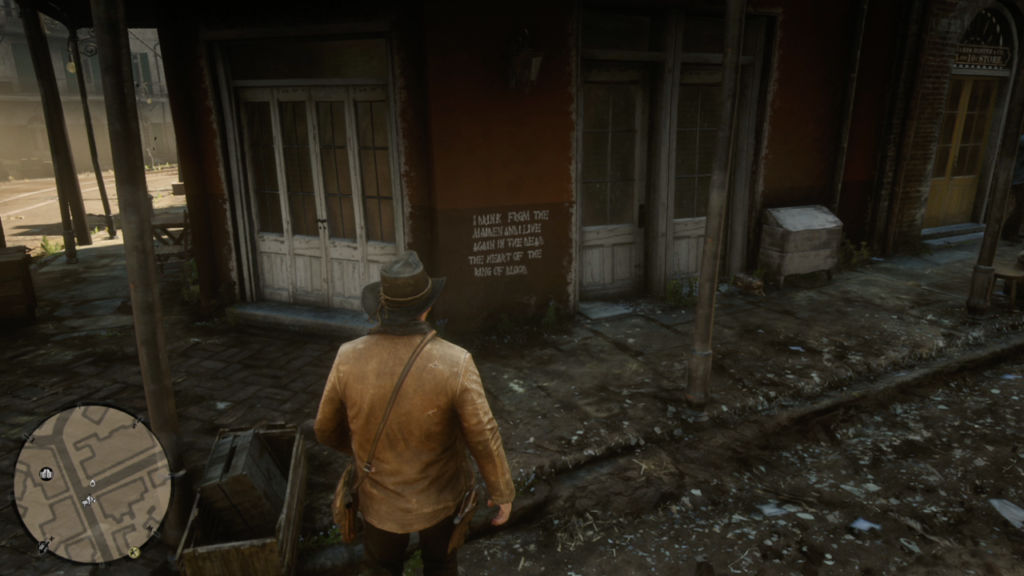Open the circular minimap
The width and height of the screenshot is (1024, 576).
pyautogui.click(x=92, y=483)
